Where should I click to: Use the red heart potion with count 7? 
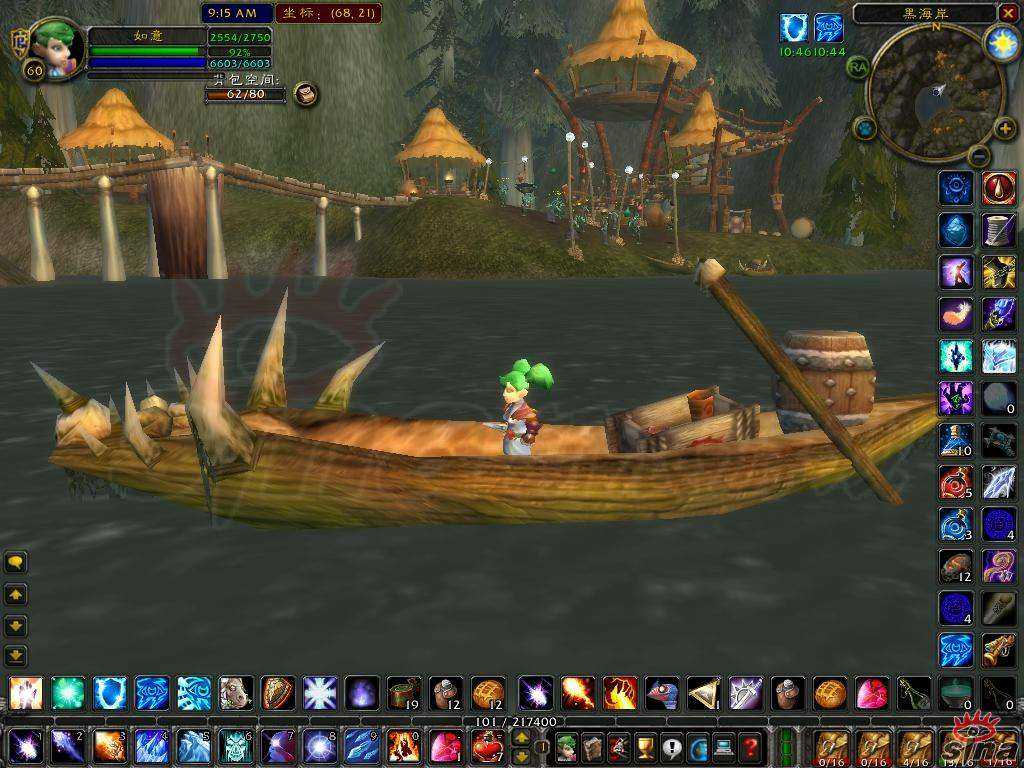(x=487, y=746)
